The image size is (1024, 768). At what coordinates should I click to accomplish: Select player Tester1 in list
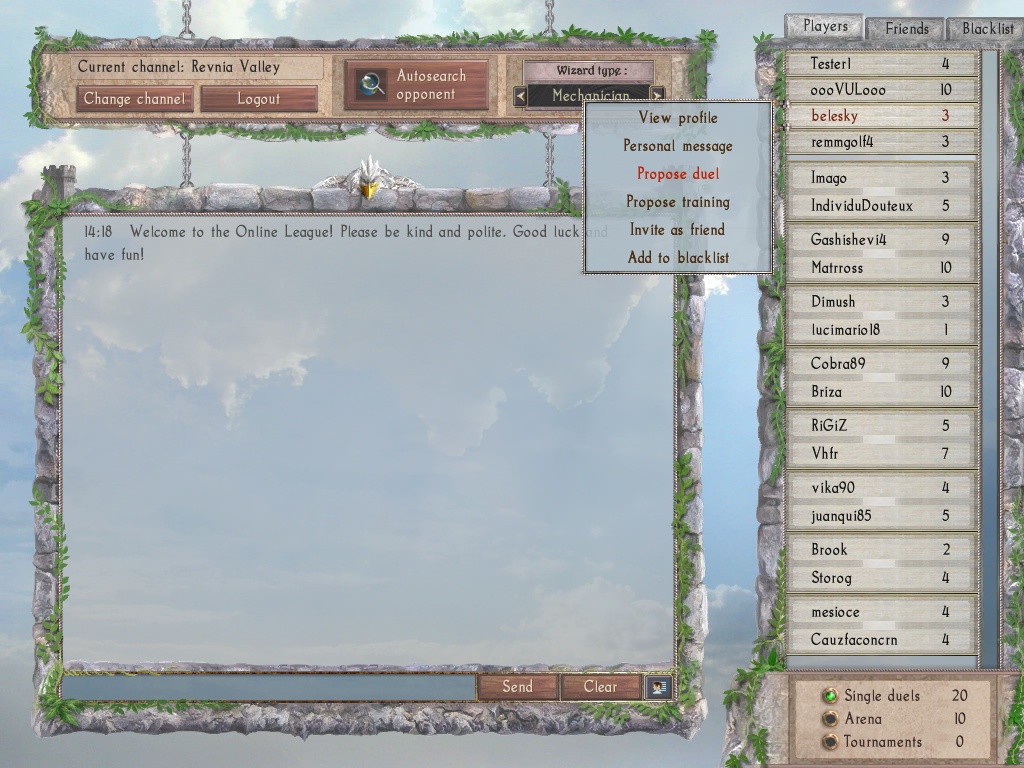880,64
